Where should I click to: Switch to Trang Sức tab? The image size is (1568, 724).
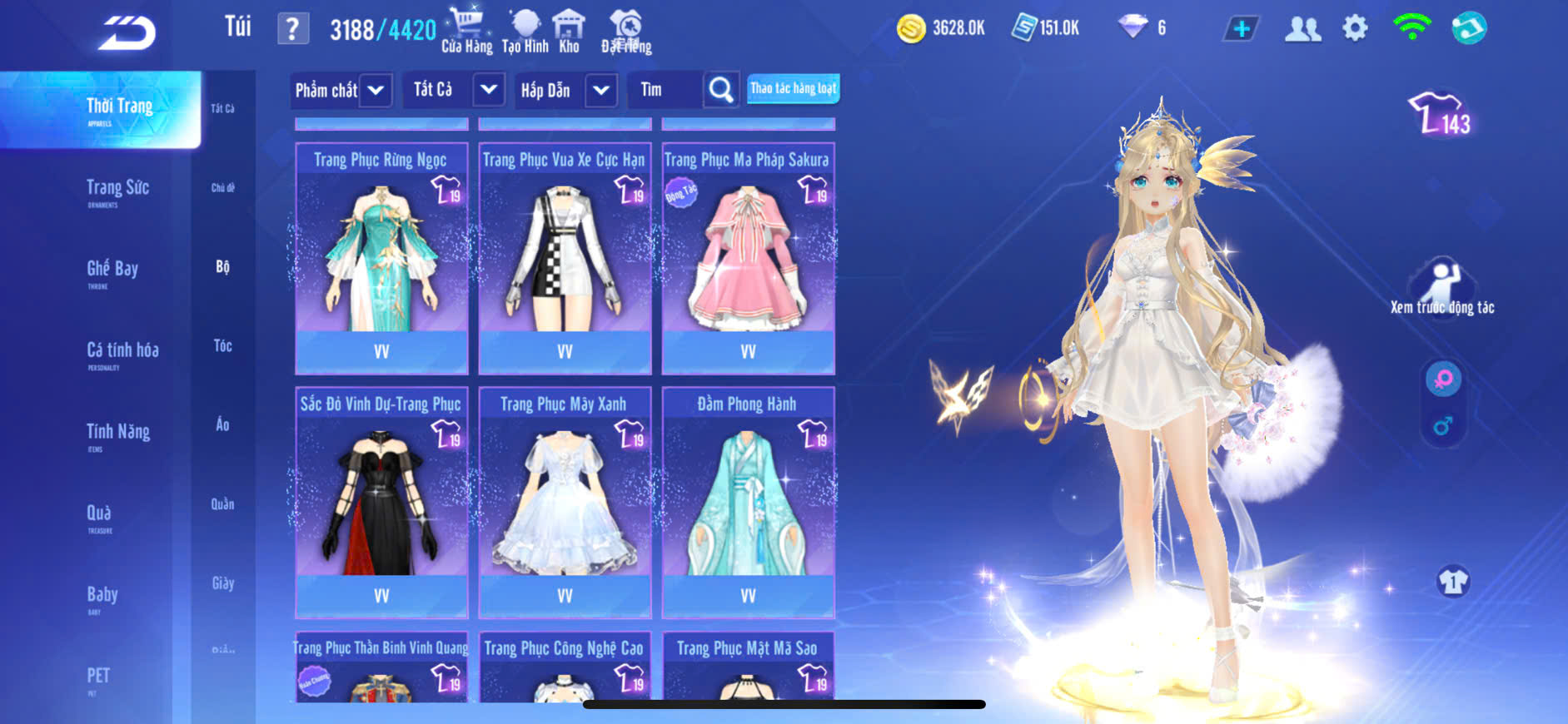117,191
